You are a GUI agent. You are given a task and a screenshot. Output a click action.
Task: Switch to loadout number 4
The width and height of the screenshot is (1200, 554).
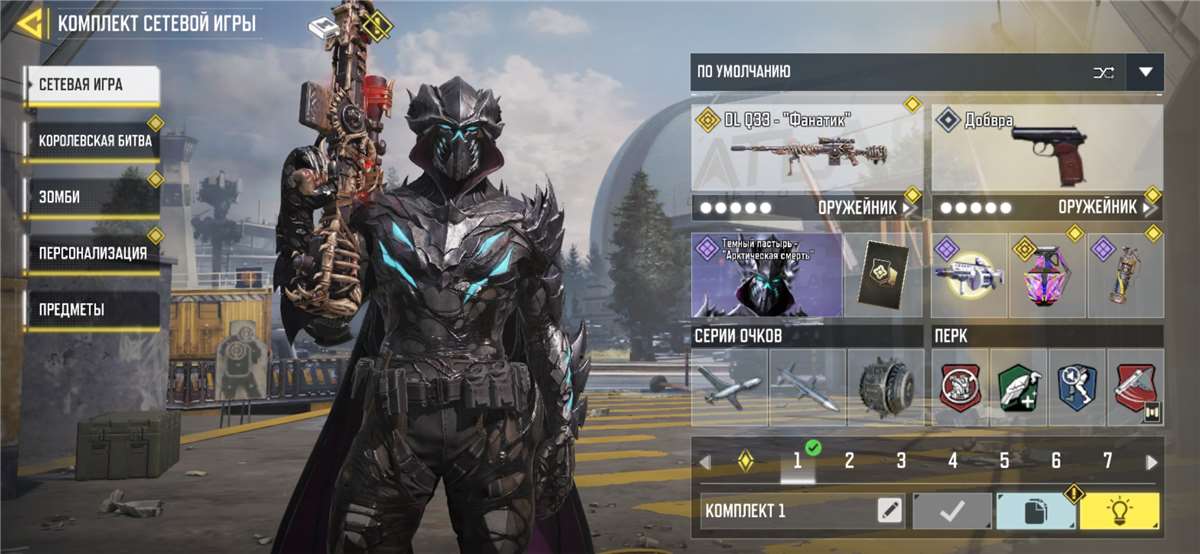coord(953,461)
